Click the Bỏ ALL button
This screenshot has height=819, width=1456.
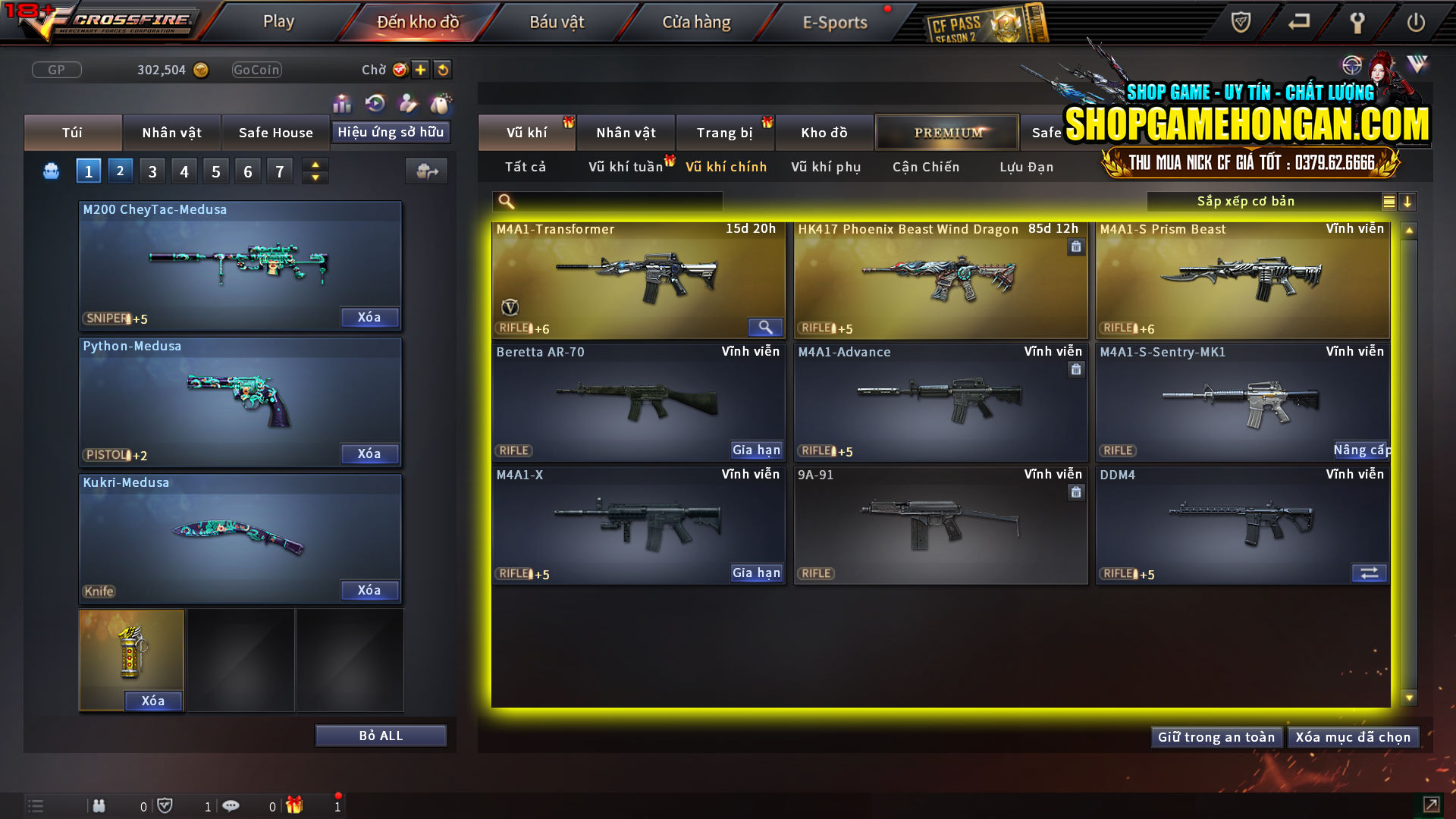pos(381,735)
